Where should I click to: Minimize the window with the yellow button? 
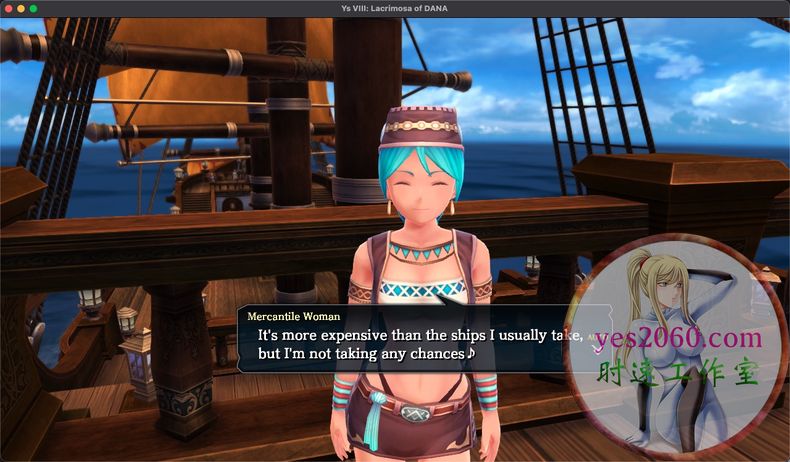pyautogui.click(x=21, y=8)
